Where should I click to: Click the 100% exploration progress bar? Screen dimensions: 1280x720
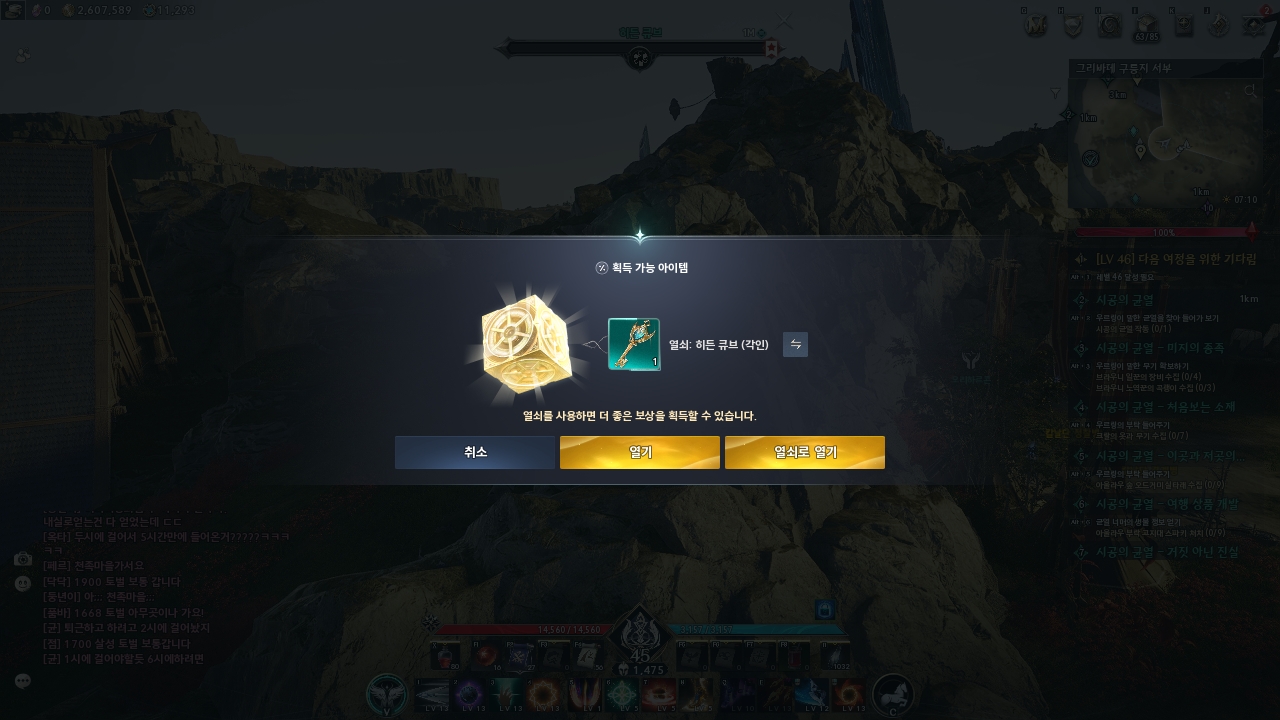1165,231
